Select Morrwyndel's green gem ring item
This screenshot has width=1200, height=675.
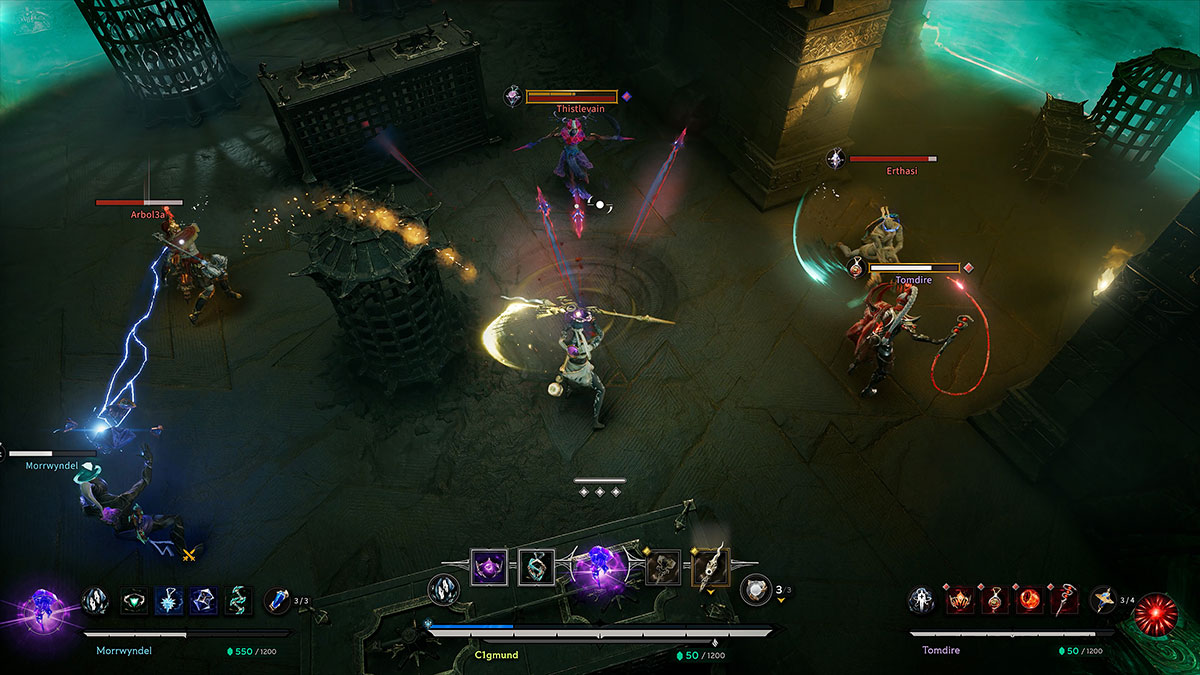point(134,601)
